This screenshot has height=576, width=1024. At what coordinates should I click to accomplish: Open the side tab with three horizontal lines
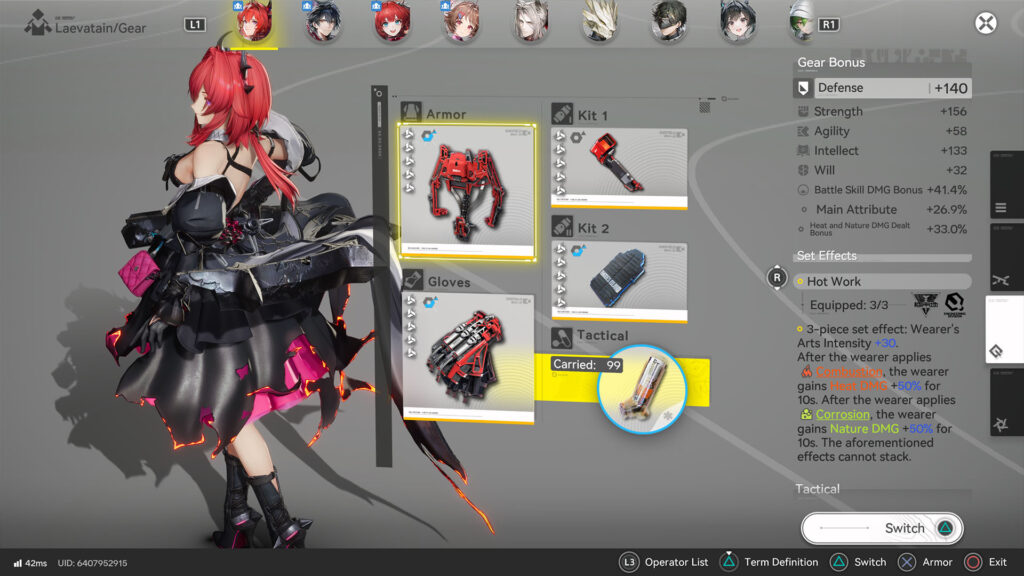[x=1003, y=209]
